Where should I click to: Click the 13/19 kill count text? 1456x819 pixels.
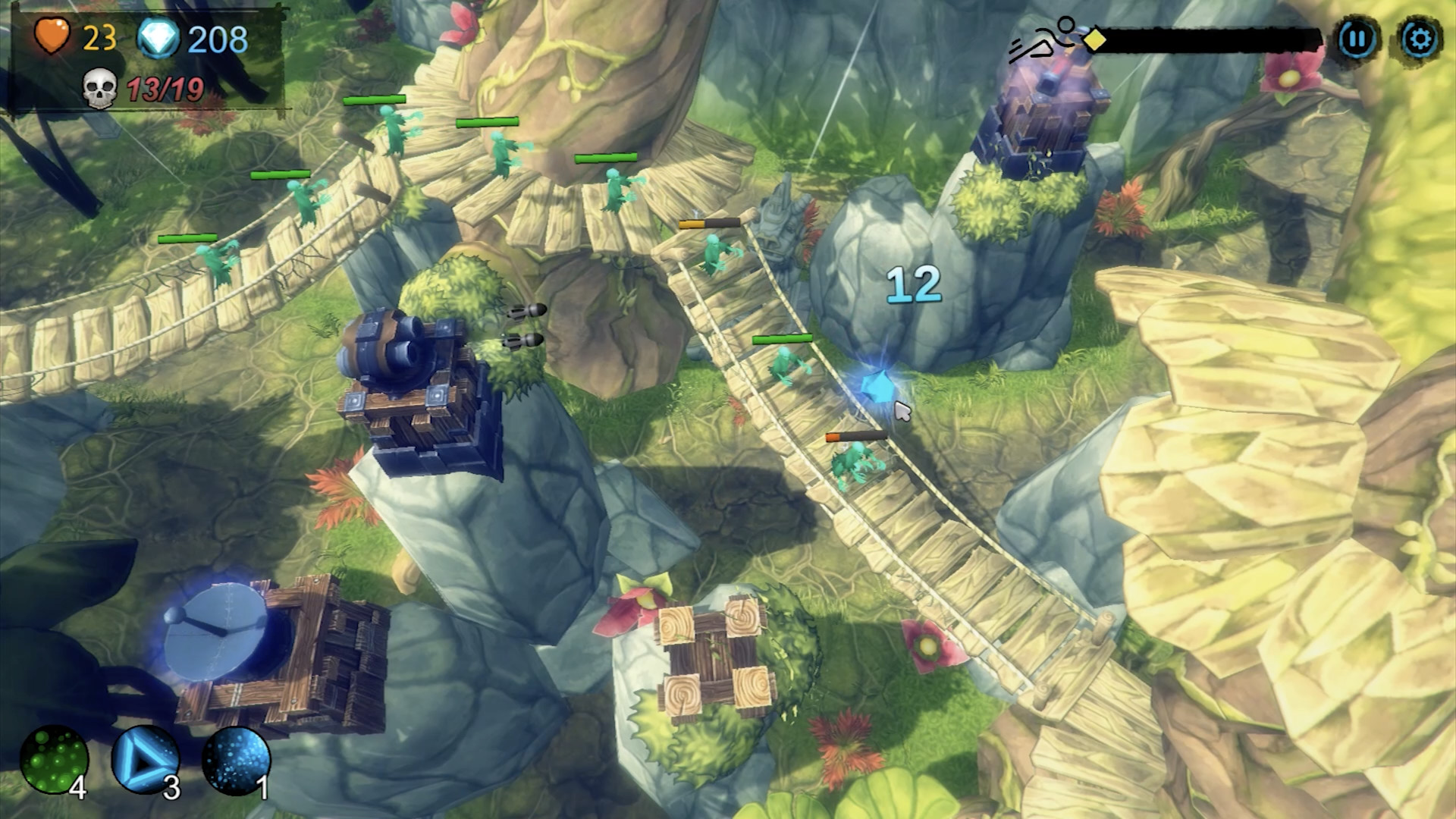[x=167, y=89]
